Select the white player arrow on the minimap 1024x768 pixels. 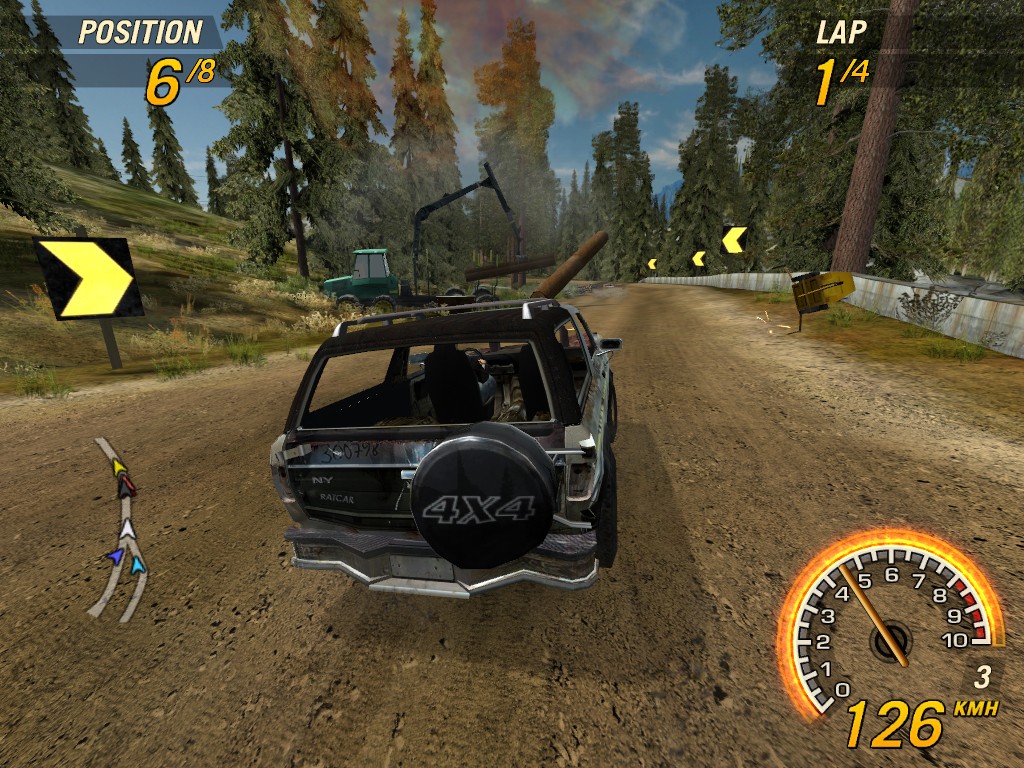pyautogui.click(x=128, y=529)
